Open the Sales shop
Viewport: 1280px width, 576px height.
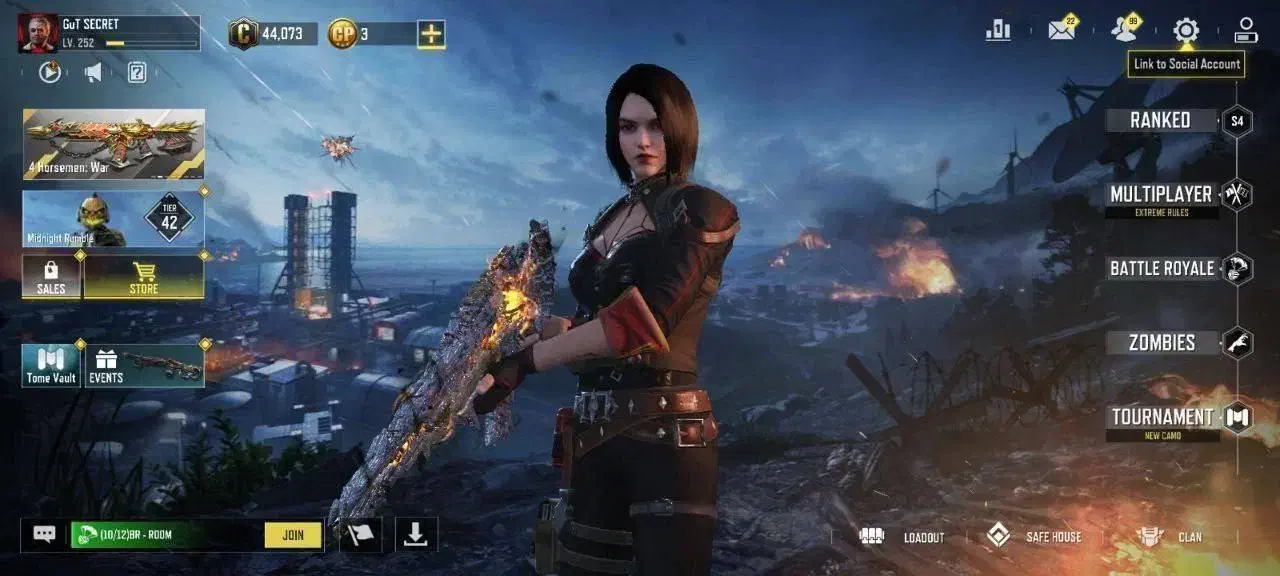pos(51,277)
